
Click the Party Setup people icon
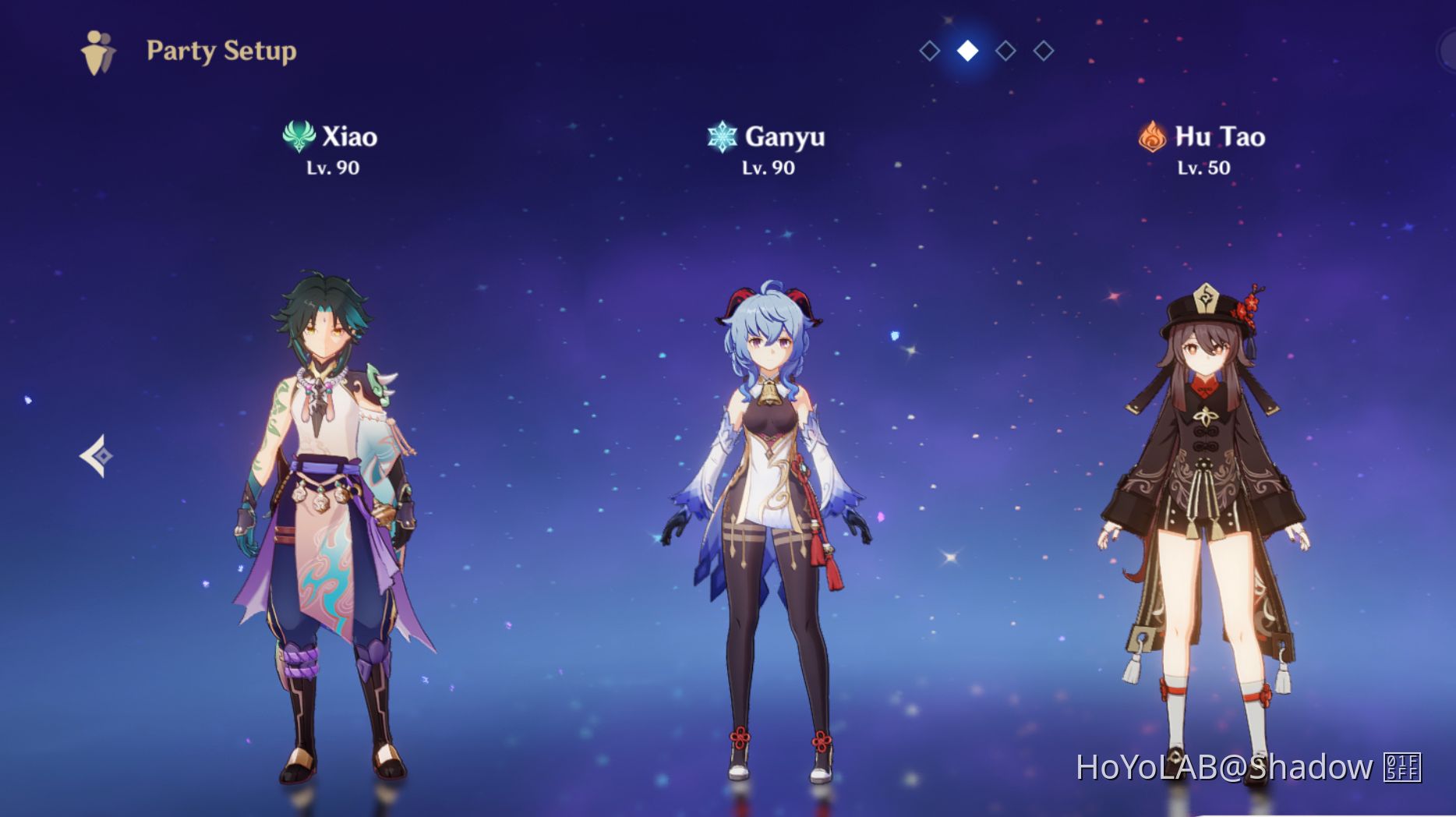(x=97, y=49)
